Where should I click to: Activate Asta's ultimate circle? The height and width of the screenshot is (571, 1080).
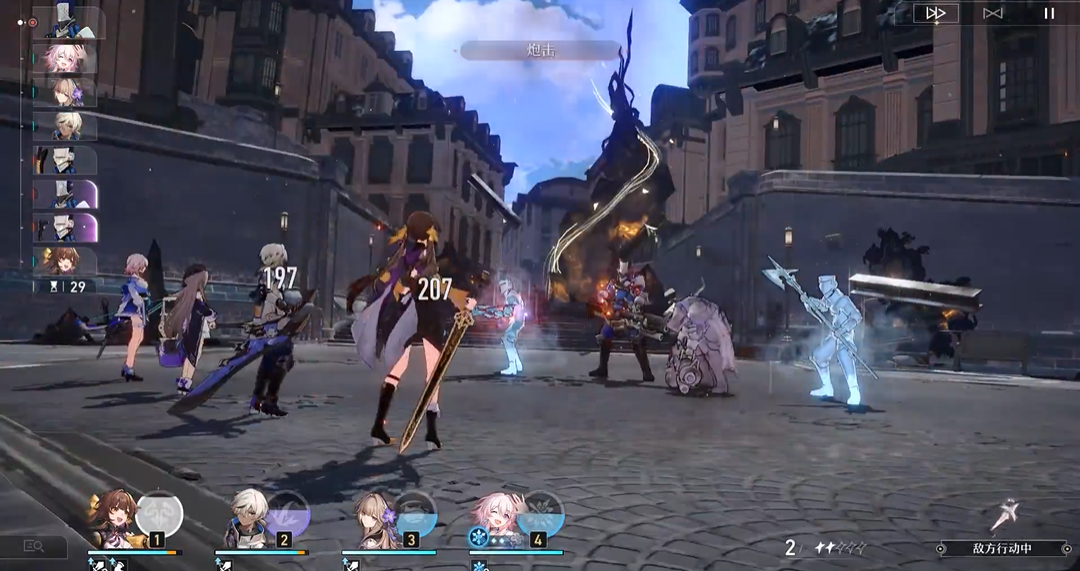click(x=415, y=514)
